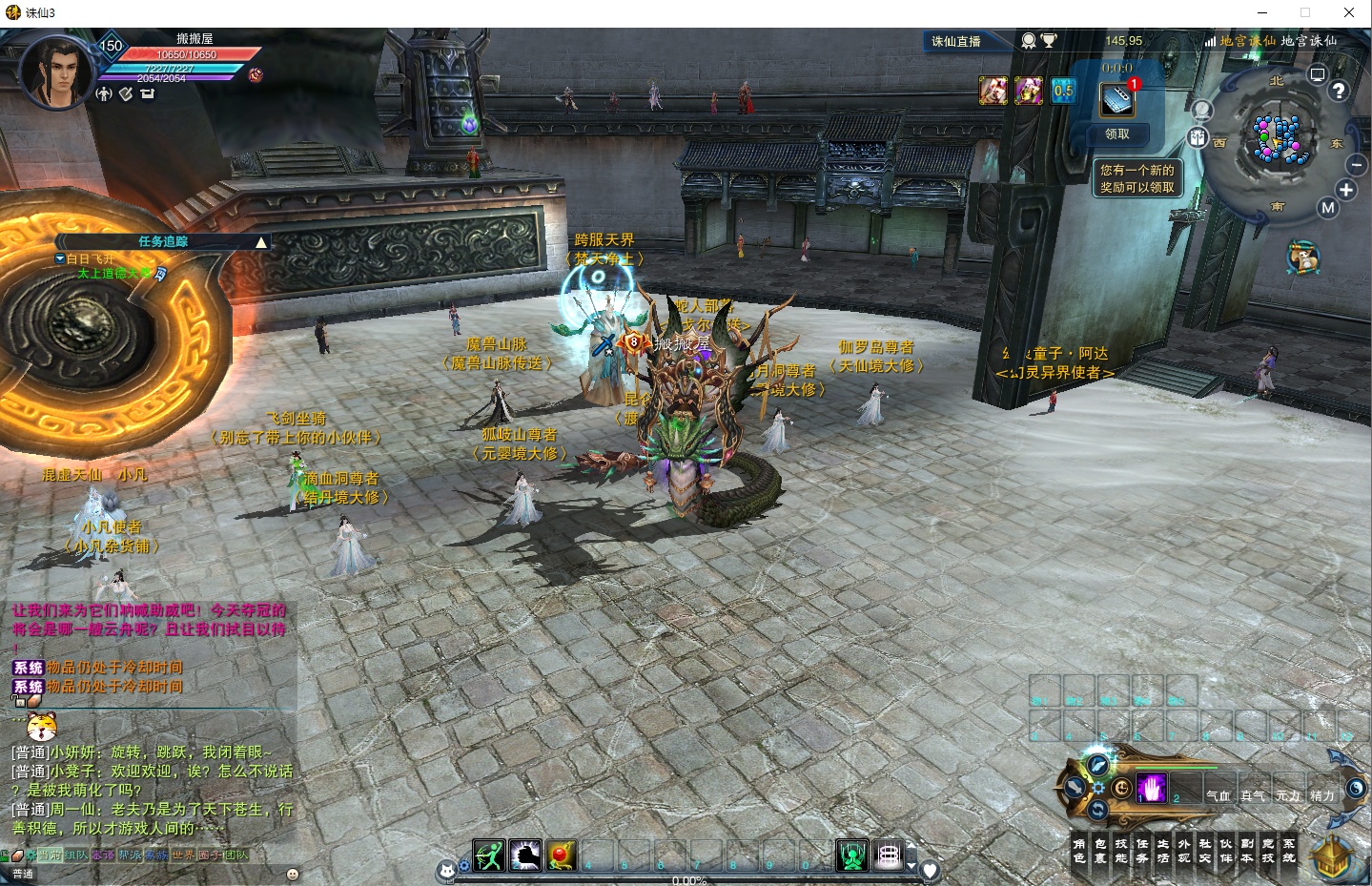Viewport: 1372px width, 886px height.
Task: Open the 任务 quest menu
Action: pos(1142,851)
